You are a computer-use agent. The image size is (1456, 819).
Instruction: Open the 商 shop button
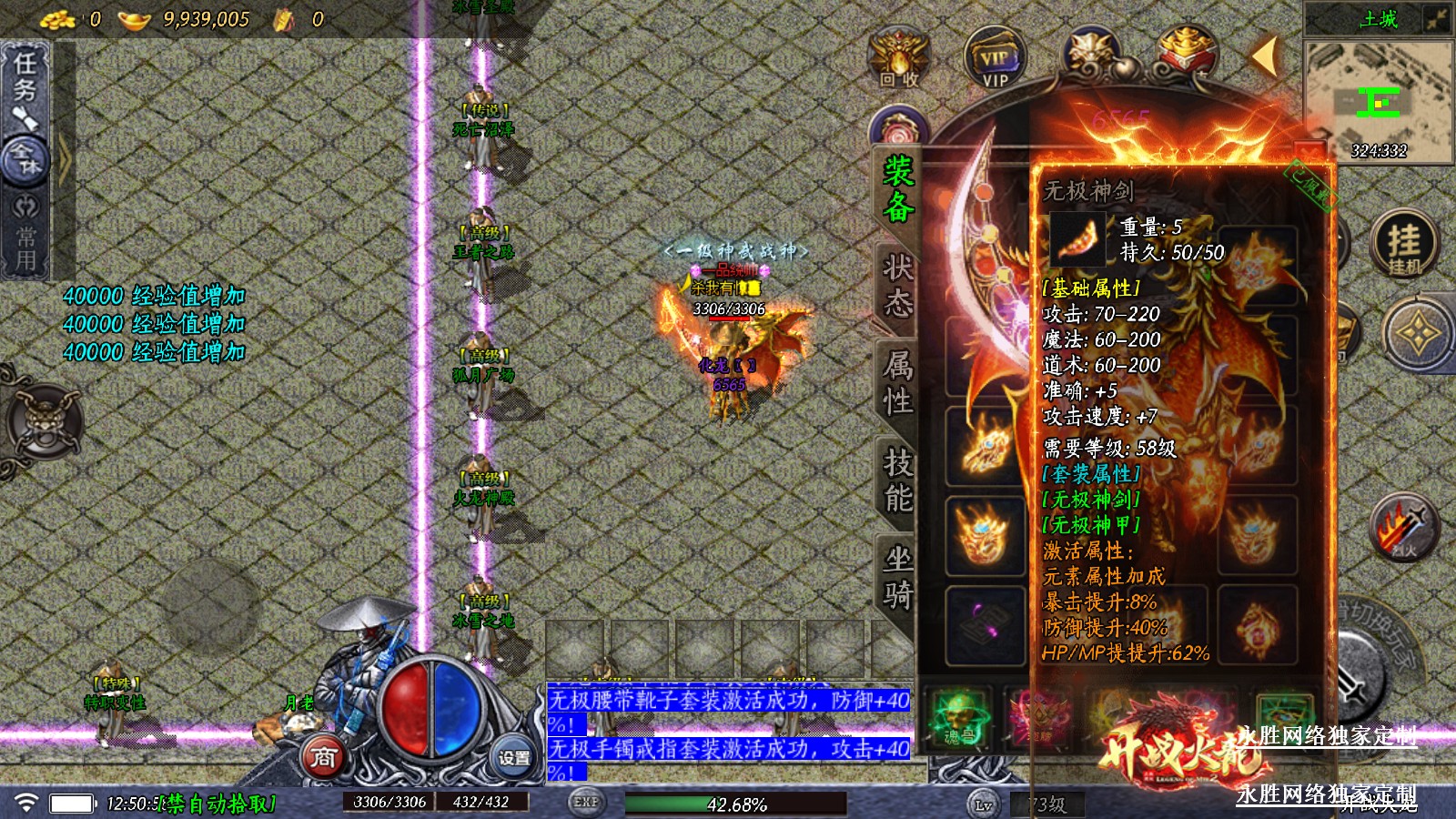[323, 757]
